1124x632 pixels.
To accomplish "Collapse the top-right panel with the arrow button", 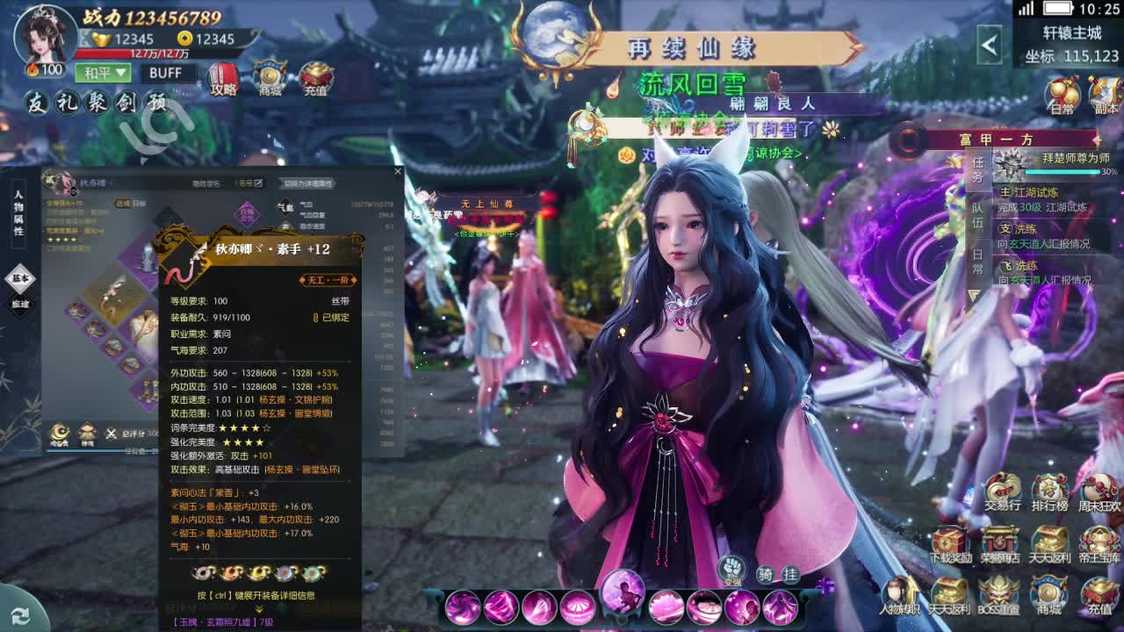I will (989, 45).
